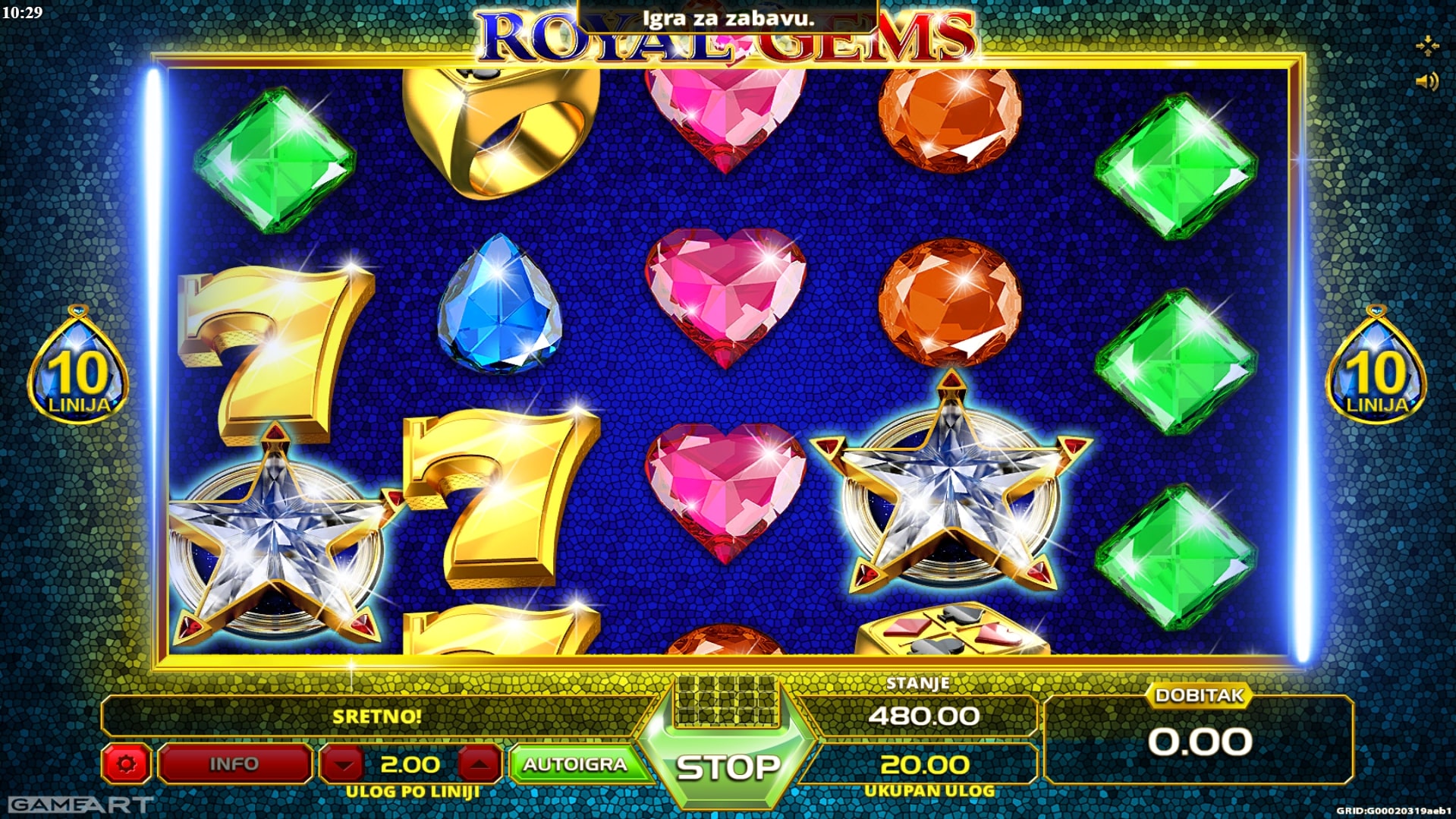Viewport: 1456px width, 819px height.
Task: Start the Autoigra auto-spin mode
Action: coord(575,764)
